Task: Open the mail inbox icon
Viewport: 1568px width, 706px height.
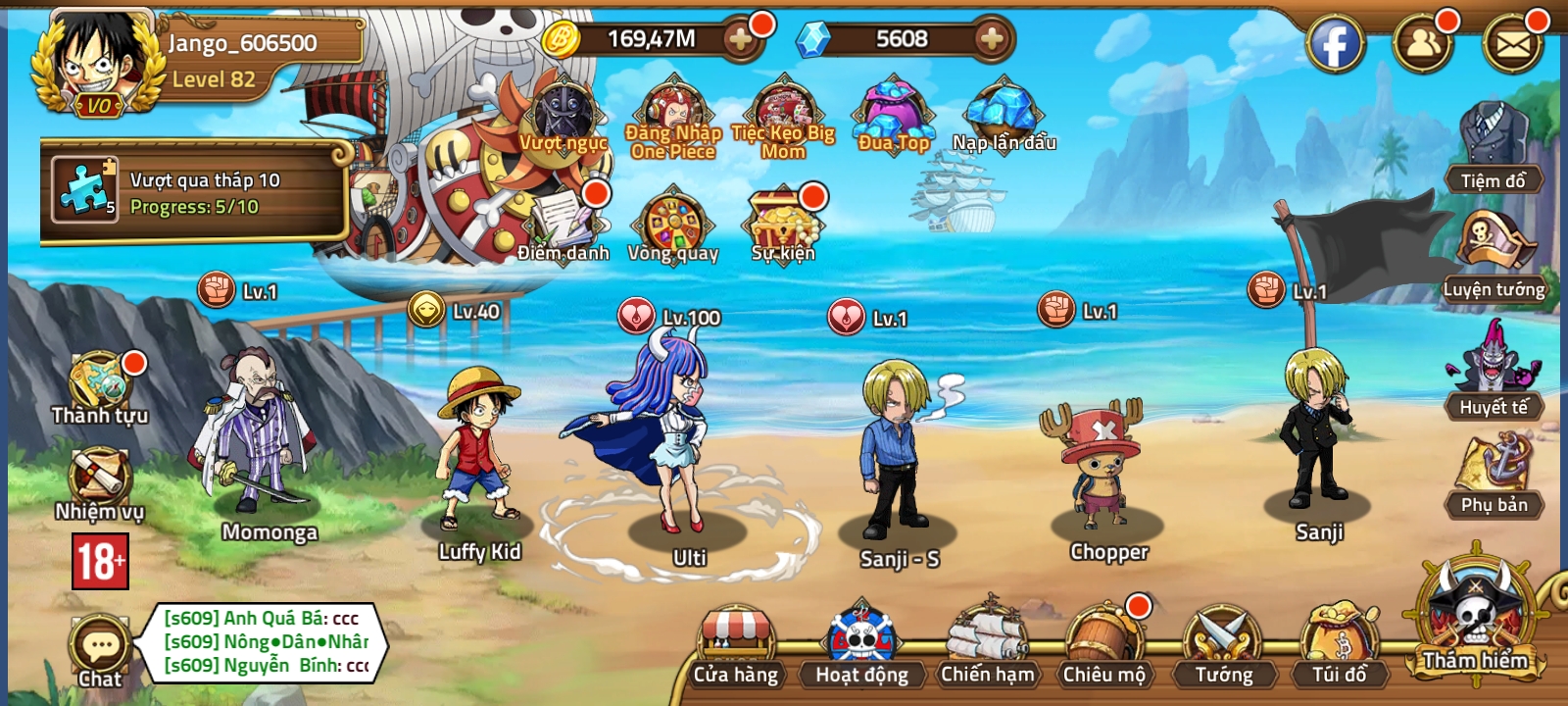Action: coord(1514,41)
